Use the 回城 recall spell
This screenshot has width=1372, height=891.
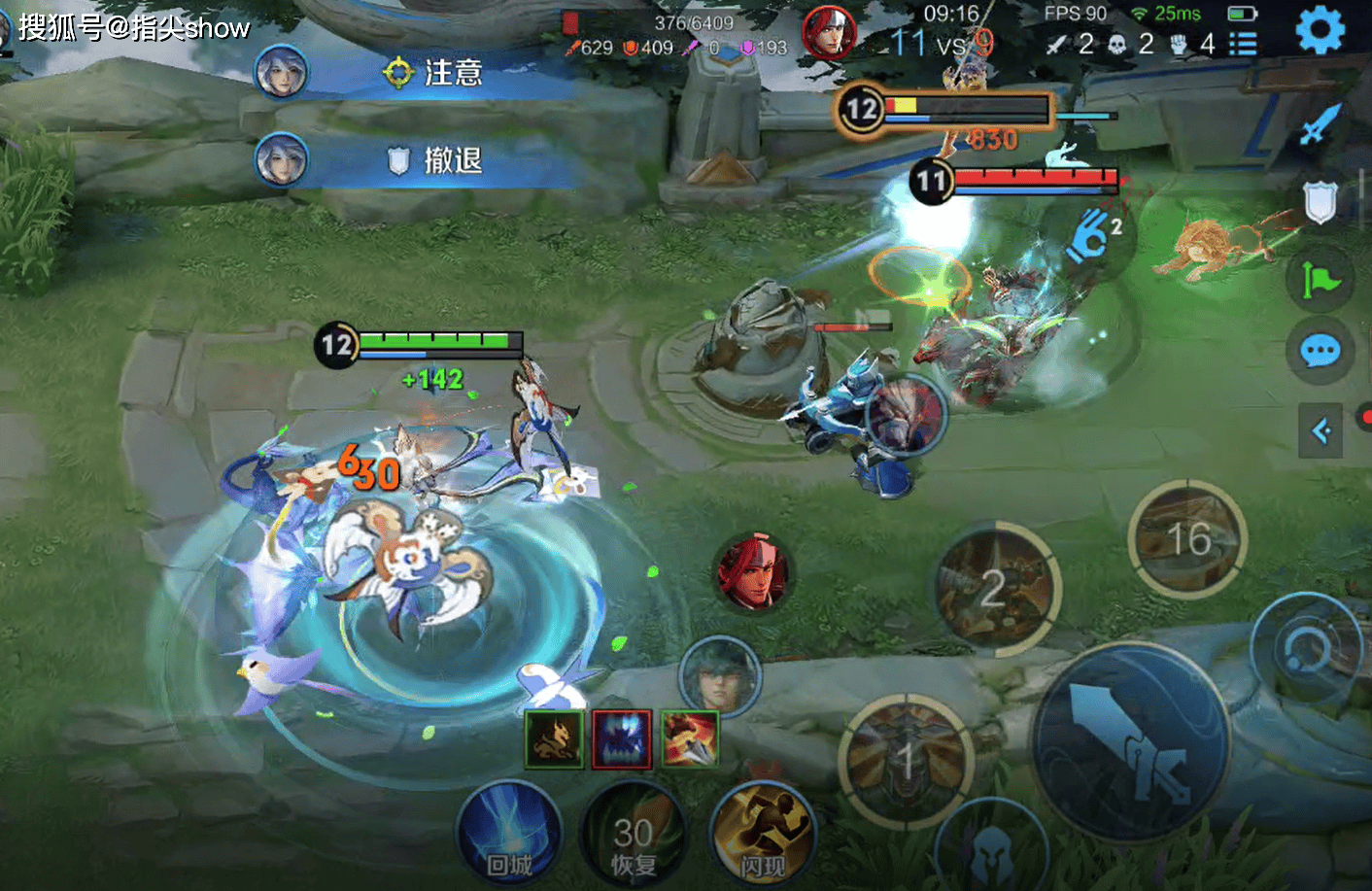508,836
